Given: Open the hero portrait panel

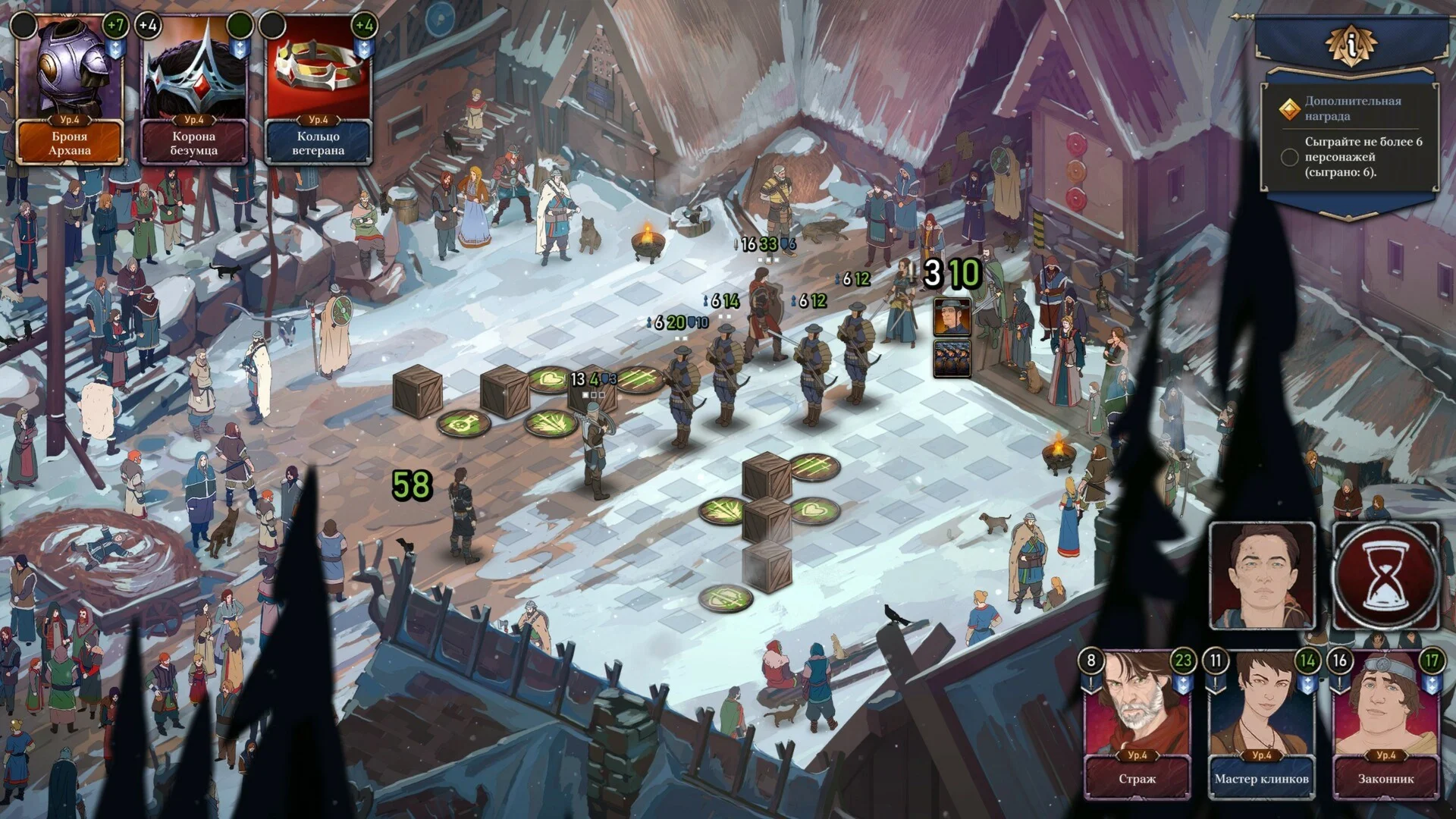Looking at the screenshot, I should point(1262,576).
